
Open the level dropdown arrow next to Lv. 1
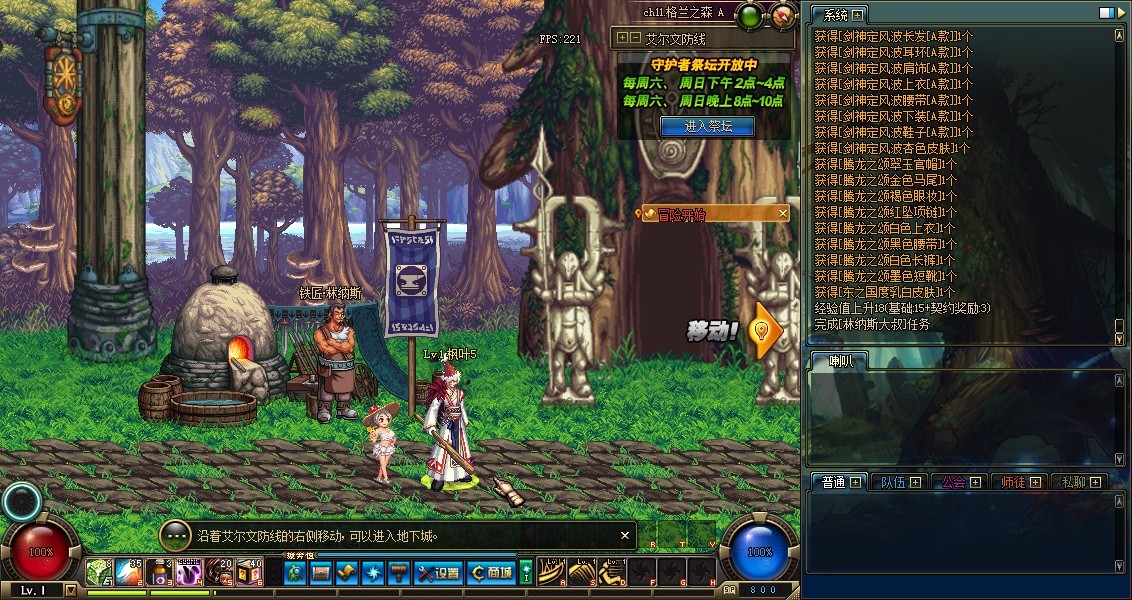(x=70, y=590)
